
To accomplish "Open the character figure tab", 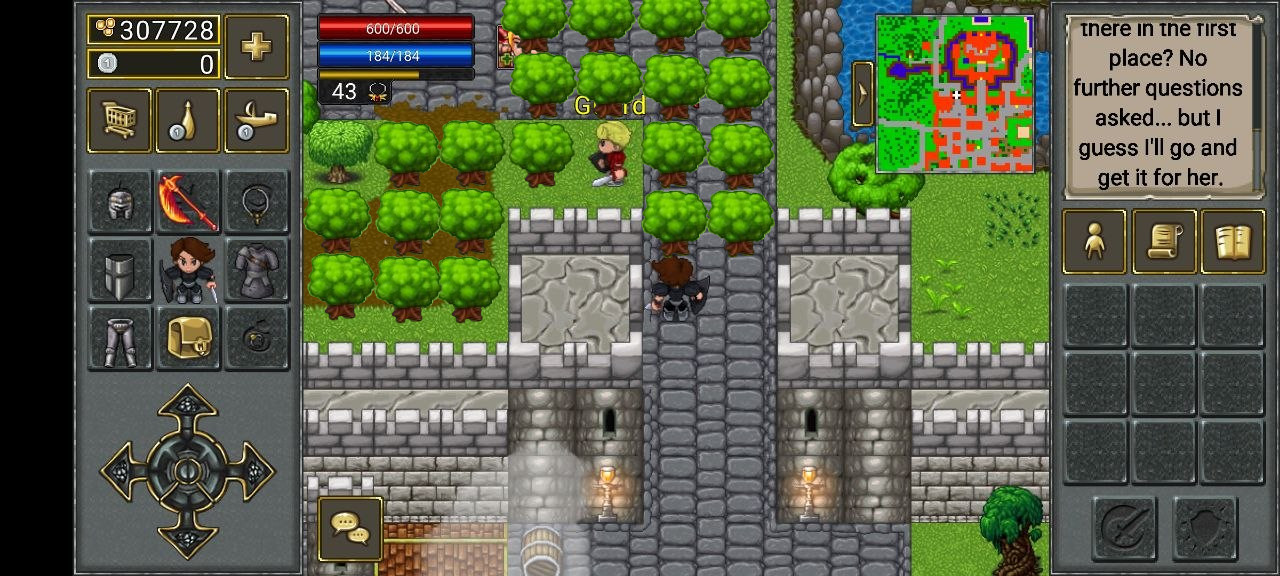I will [1094, 241].
